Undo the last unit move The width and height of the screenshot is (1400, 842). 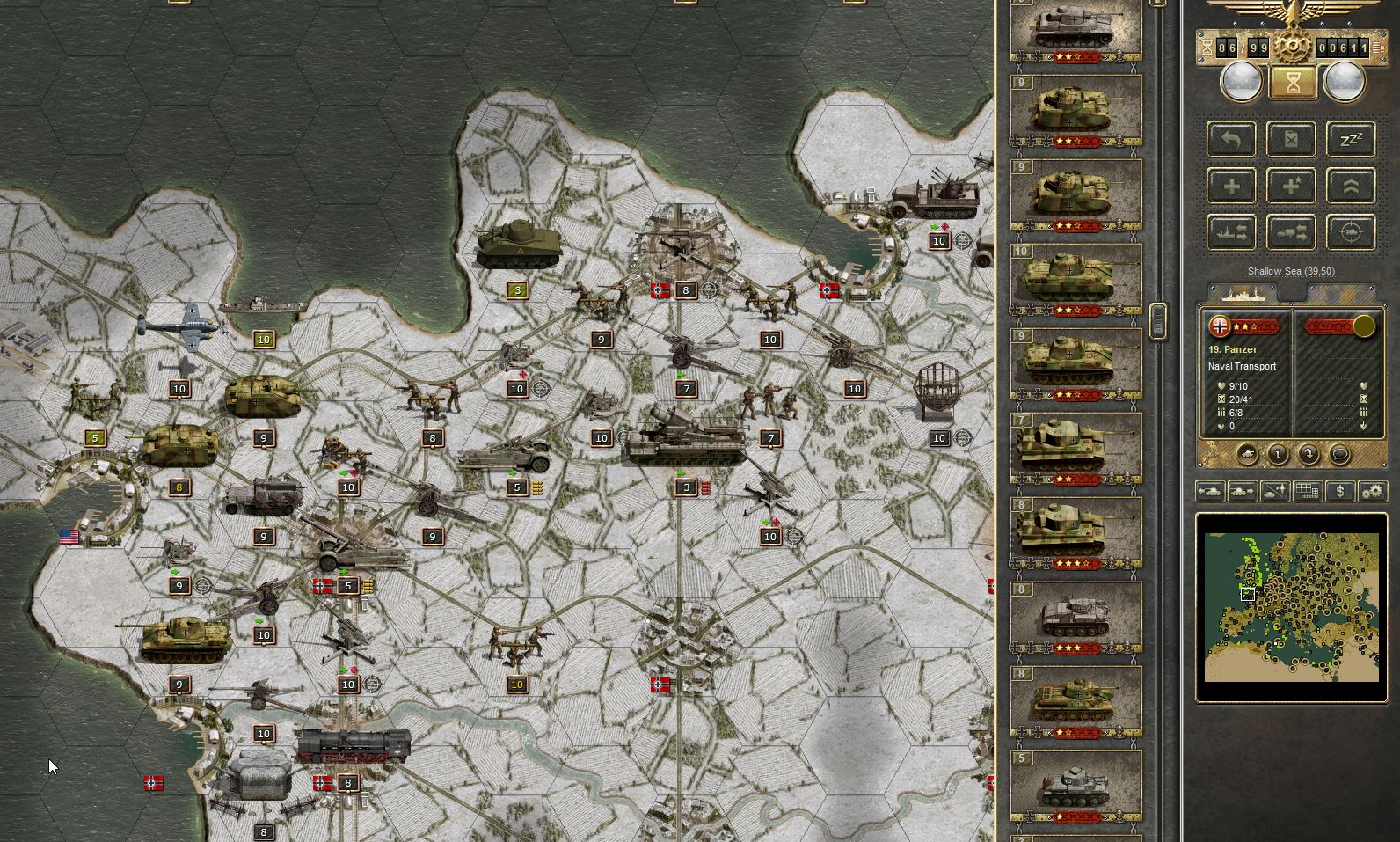tap(1230, 140)
